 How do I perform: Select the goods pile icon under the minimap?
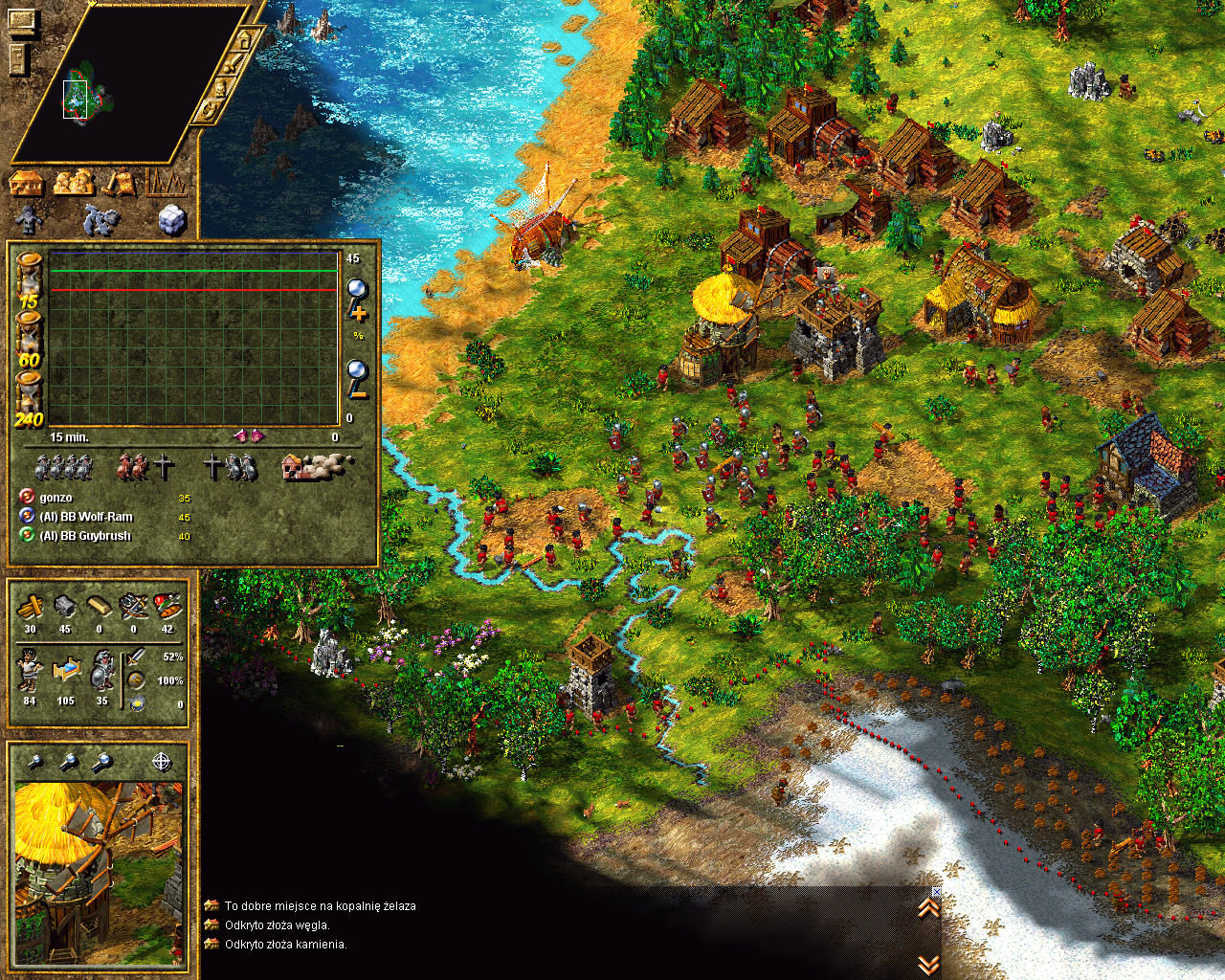(72, 182)
